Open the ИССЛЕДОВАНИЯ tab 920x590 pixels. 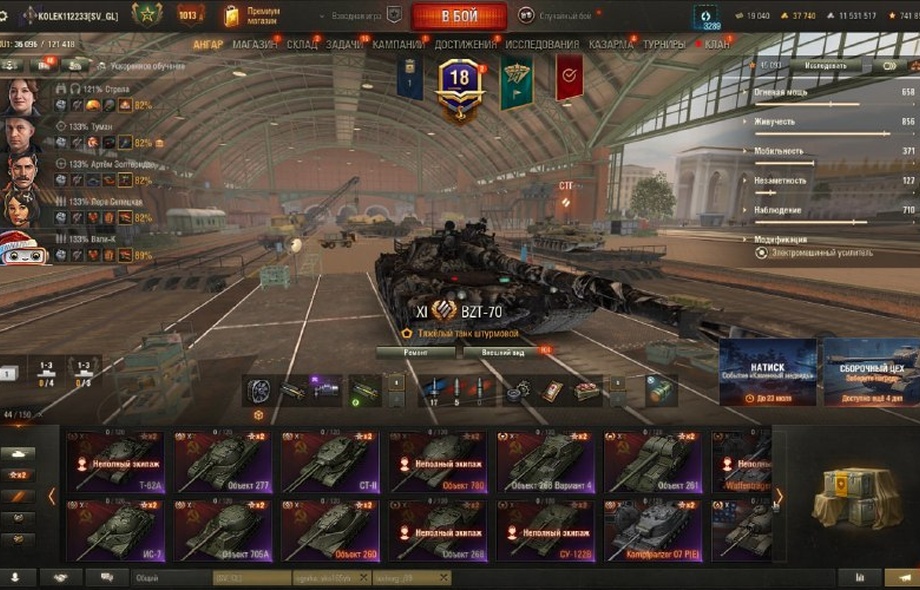click(x=542, y=44)
